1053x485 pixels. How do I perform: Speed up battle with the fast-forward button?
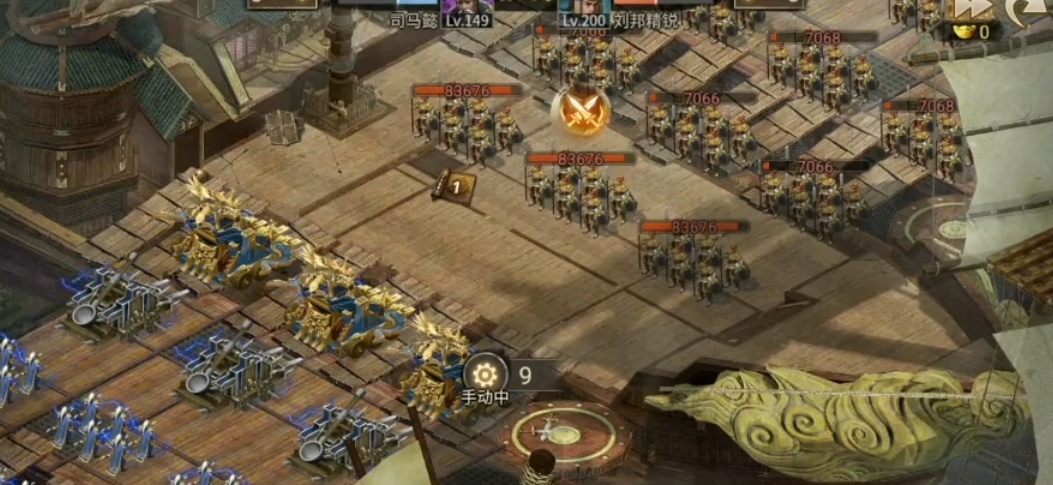pyautogui.click(x=968, y=9)
